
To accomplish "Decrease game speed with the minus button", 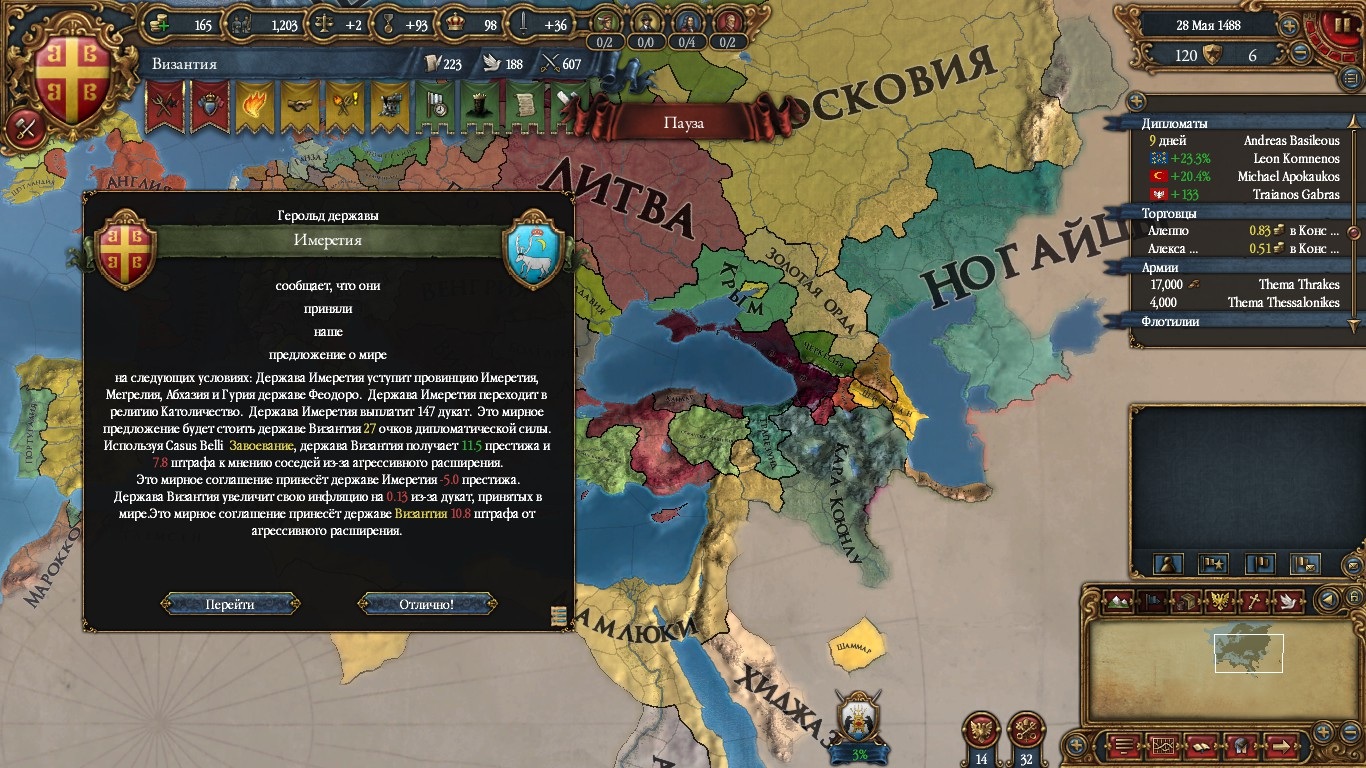I will [x=1301, y=54].
